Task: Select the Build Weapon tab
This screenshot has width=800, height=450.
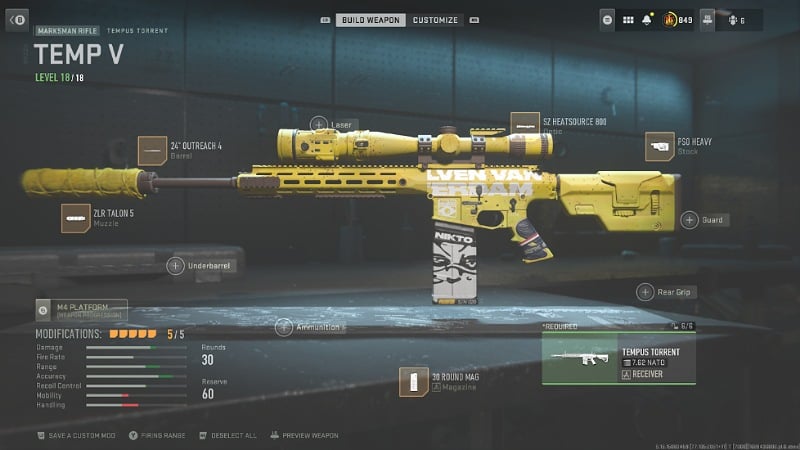Action: tap(370, 20)
